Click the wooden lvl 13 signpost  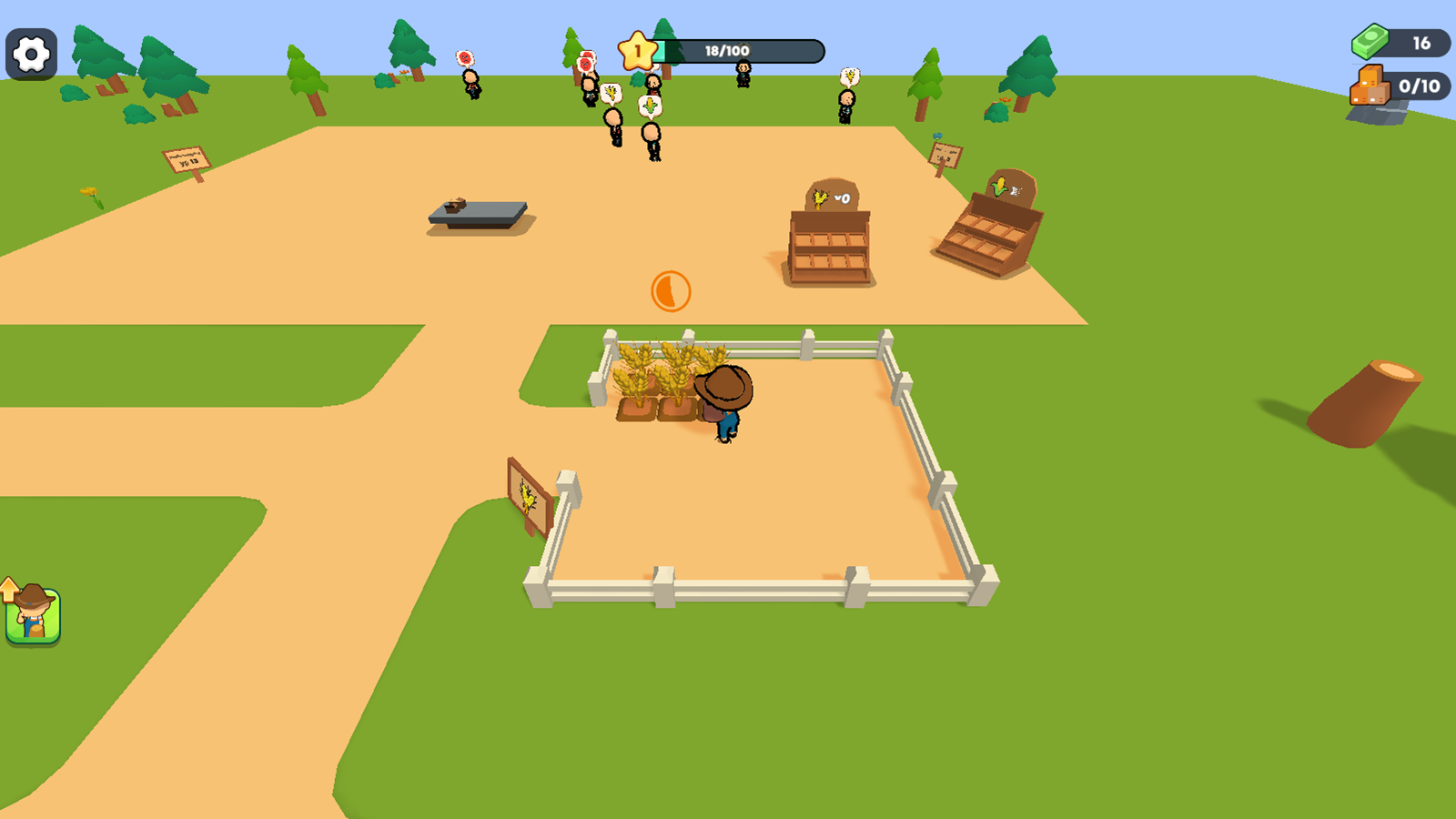[187, 158]
